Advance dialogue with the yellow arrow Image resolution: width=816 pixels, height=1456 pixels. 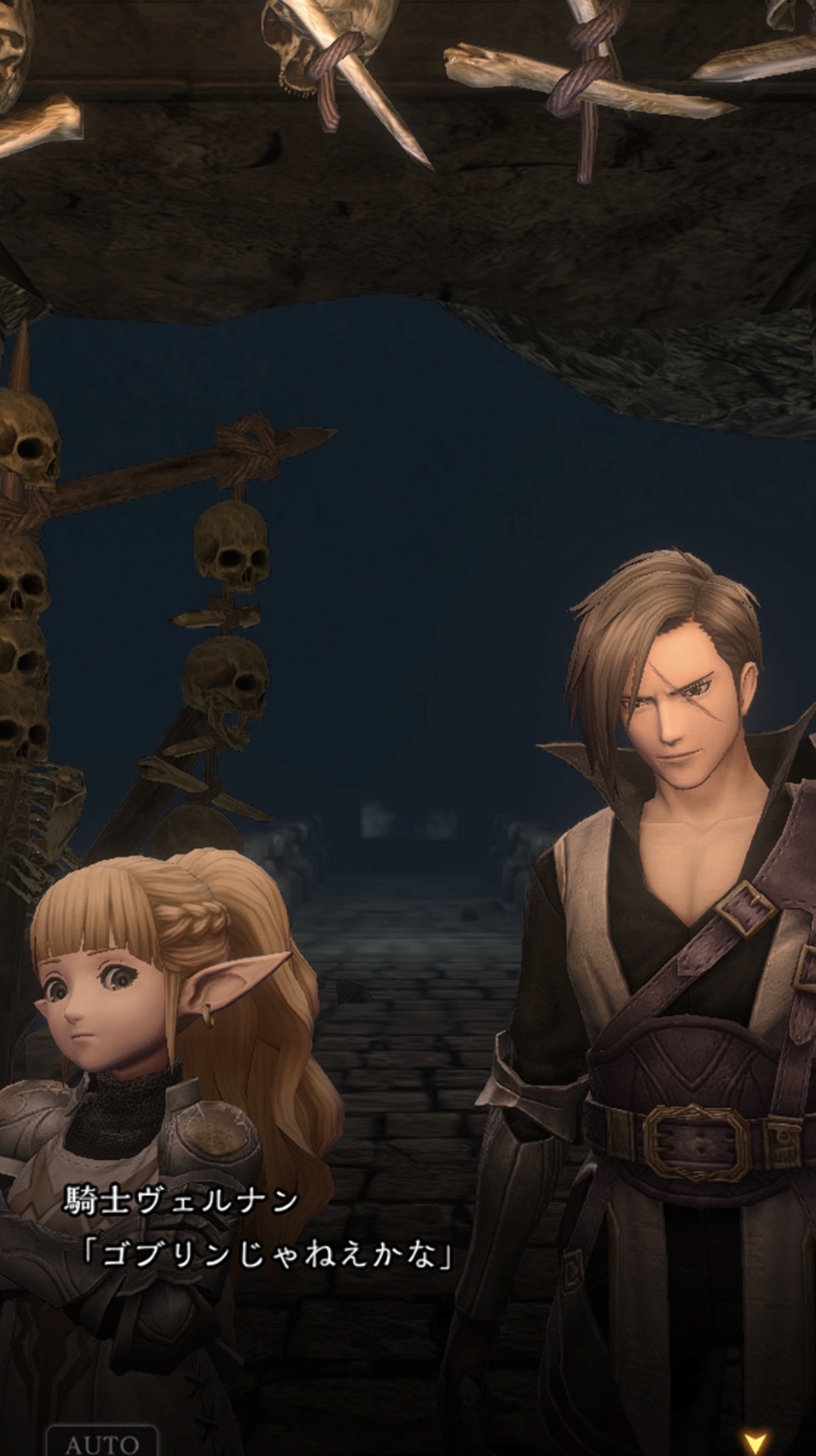[x=755, y=1441]
